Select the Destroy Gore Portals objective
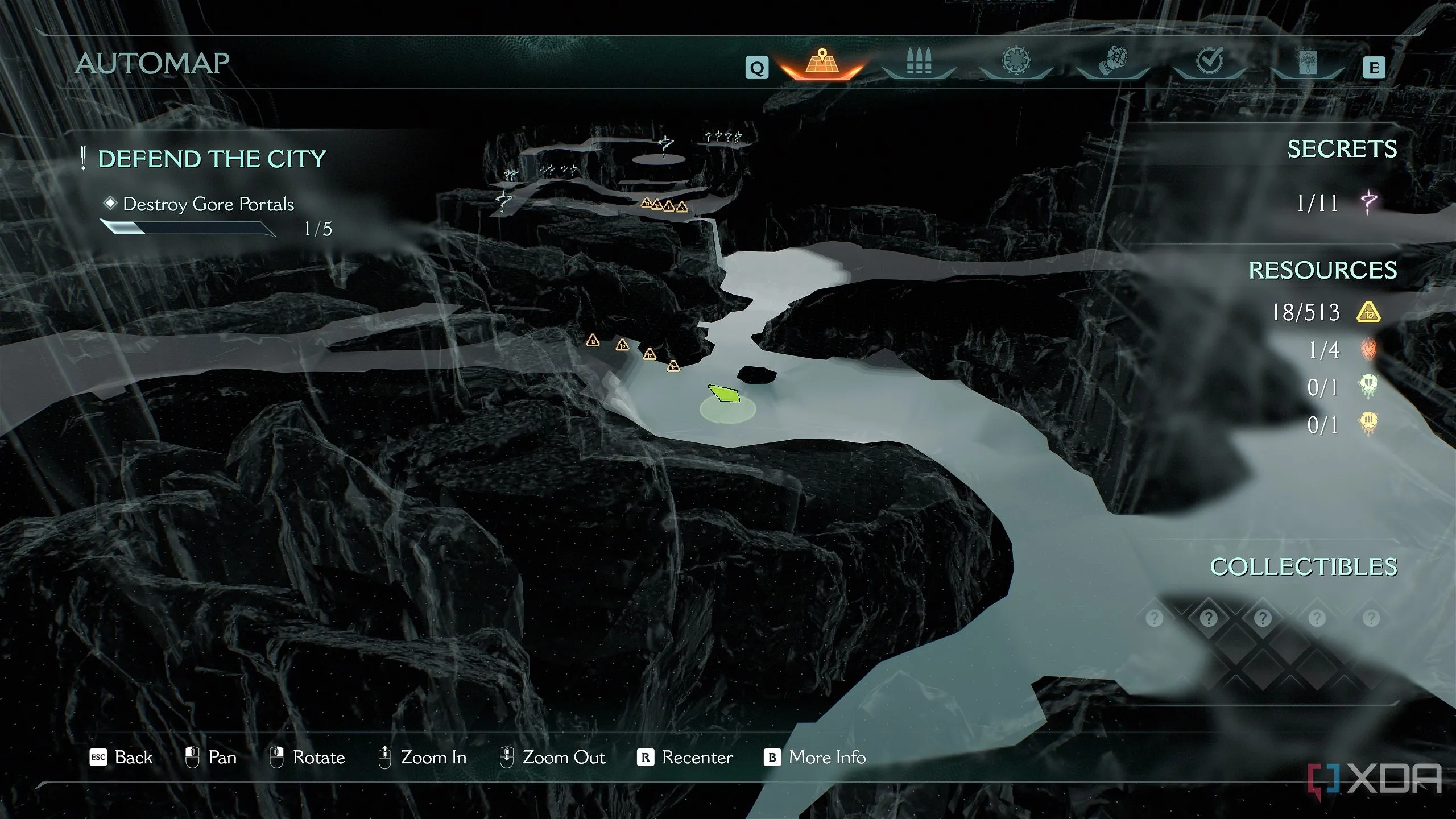1456x819 pixels. pos(208,204)
